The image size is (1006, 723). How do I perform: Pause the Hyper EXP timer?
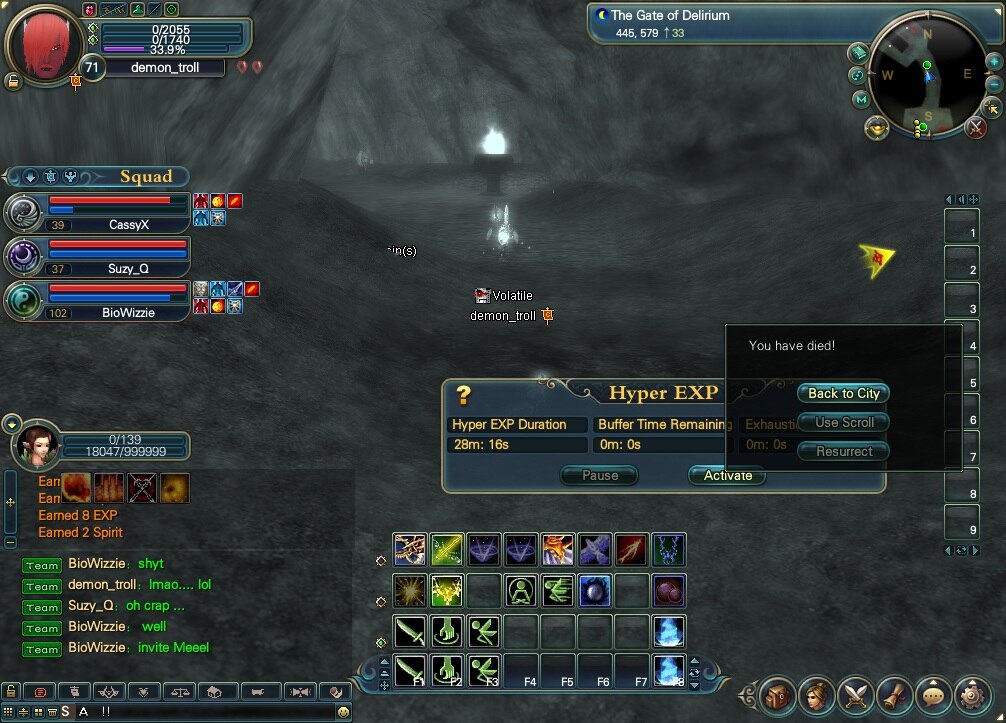[x=600, y=476]
